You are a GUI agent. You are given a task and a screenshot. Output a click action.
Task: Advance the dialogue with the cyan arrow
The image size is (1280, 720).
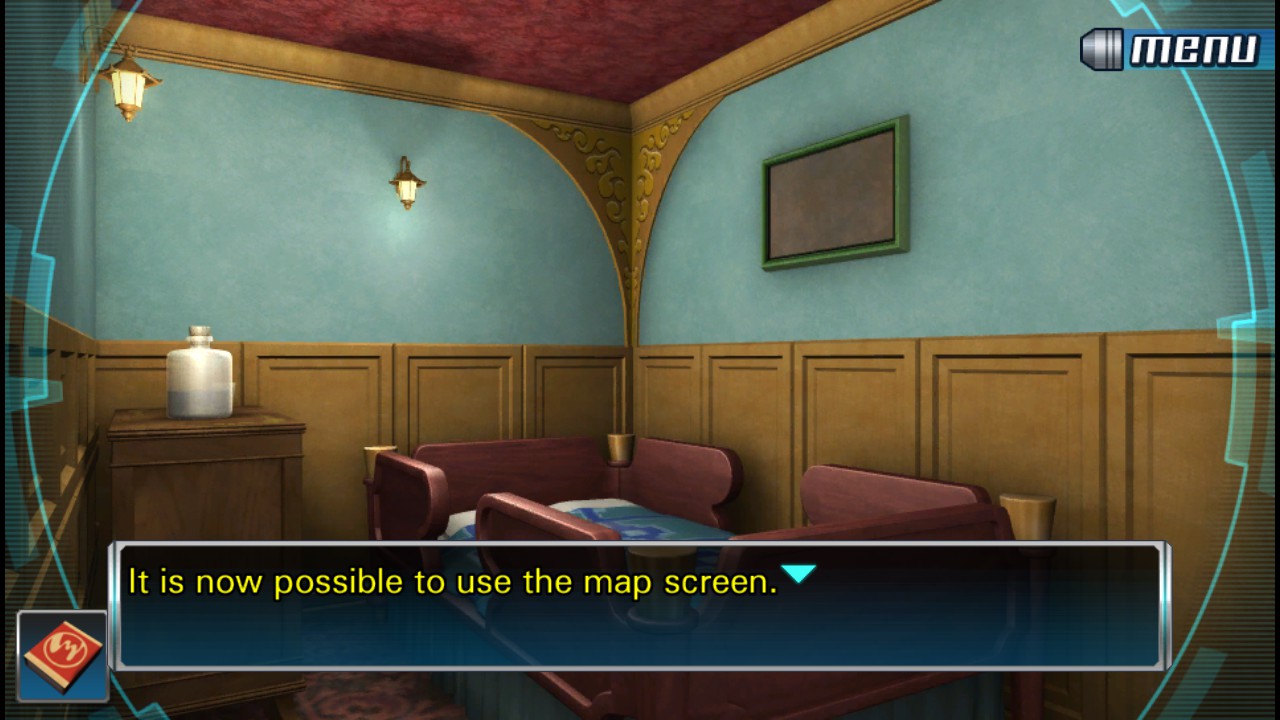[798, 574]
